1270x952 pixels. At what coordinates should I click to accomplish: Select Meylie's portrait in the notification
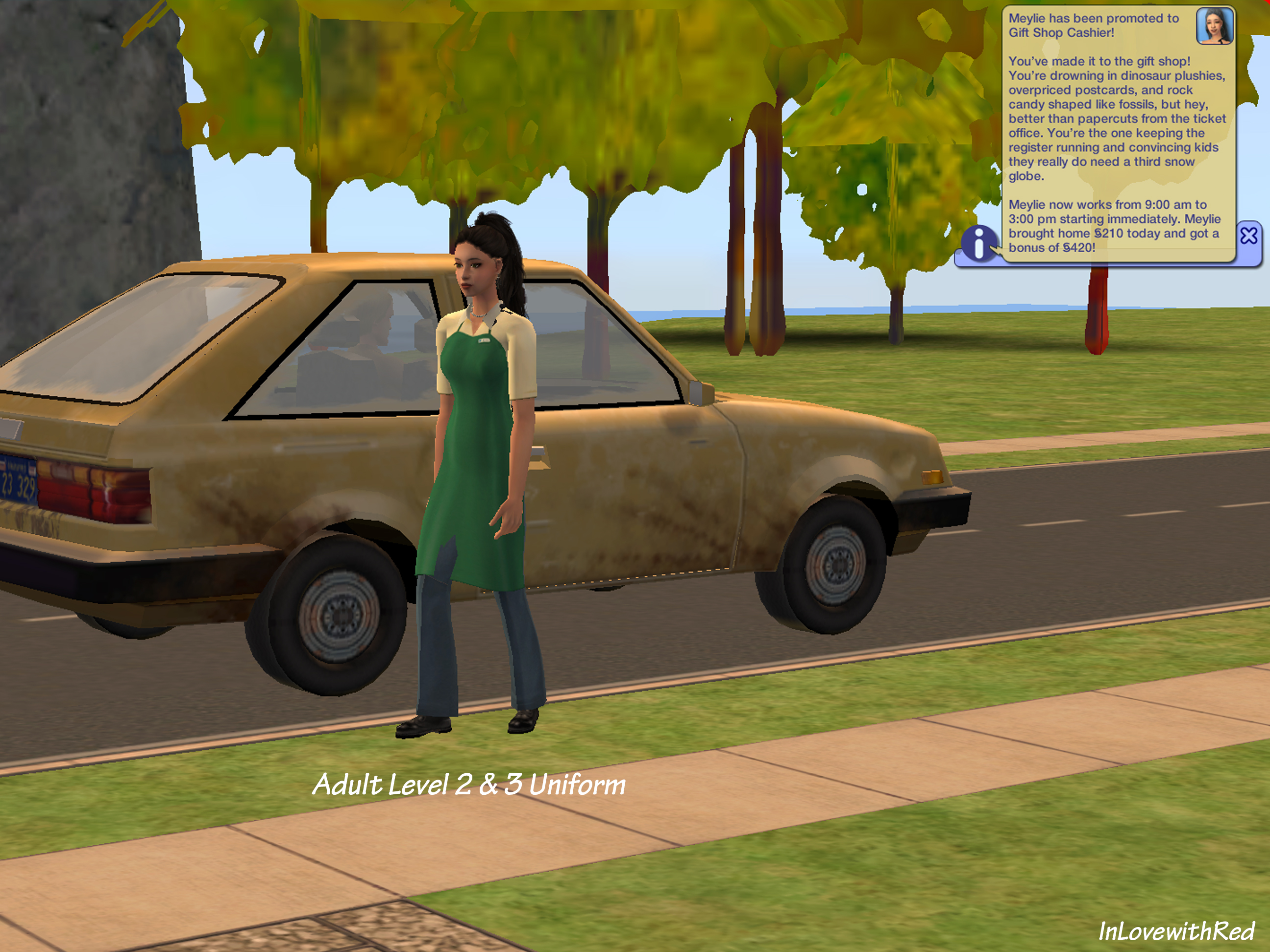tap(1214, 26)
